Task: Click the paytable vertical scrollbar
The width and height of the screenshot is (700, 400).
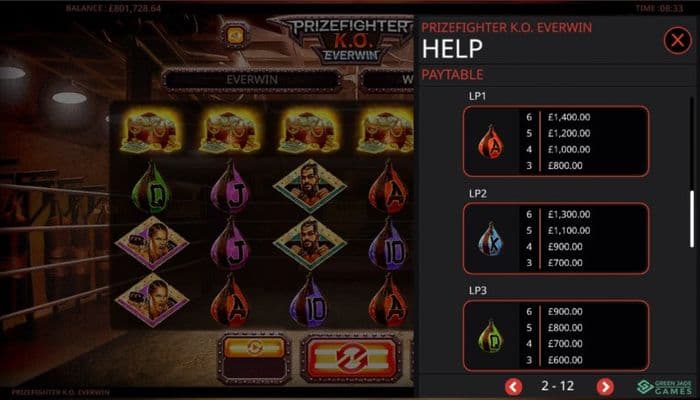Action: tap(694, 217)
